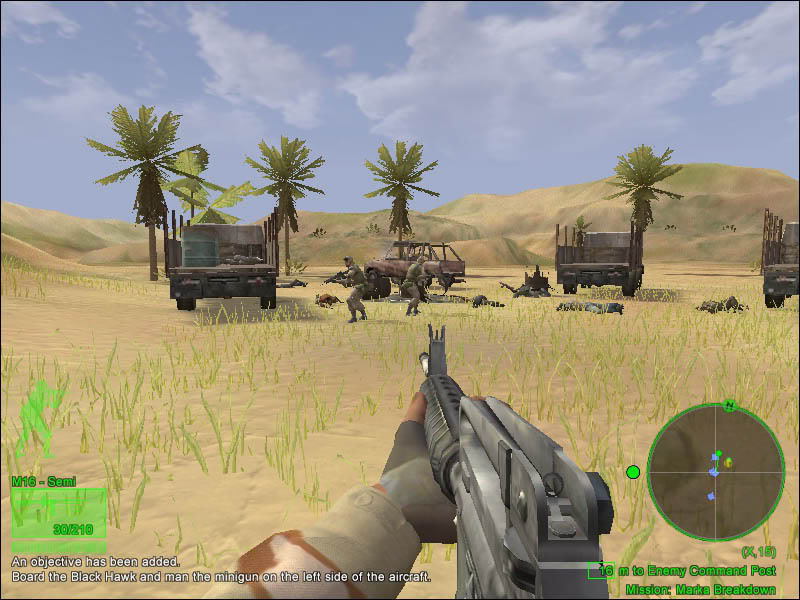Select the M16 weapon panel
The height and width of the screenshot is (600, 800).
(59, 510)
